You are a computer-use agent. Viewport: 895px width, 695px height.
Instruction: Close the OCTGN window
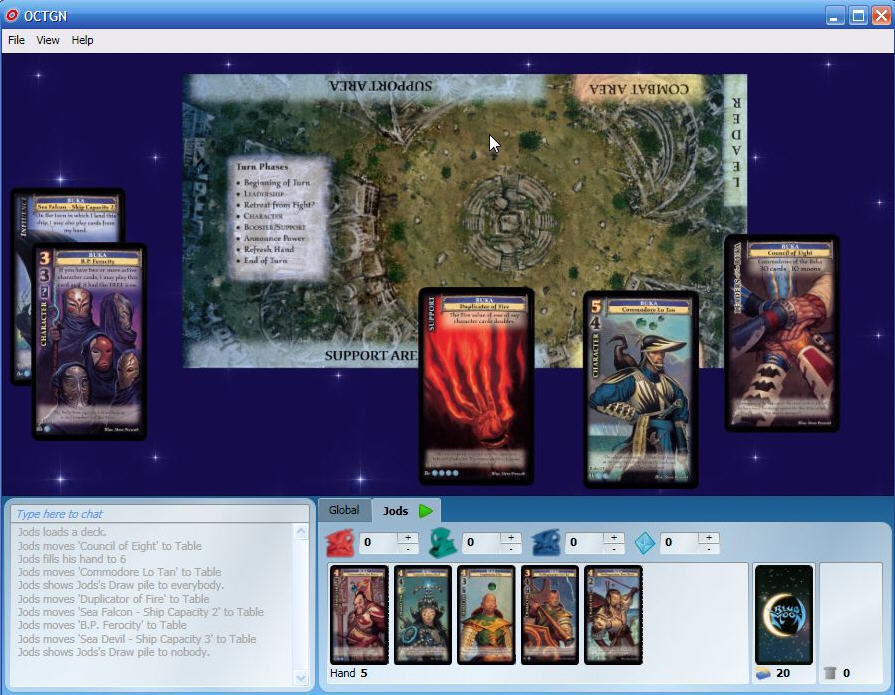tap(879, 15)
